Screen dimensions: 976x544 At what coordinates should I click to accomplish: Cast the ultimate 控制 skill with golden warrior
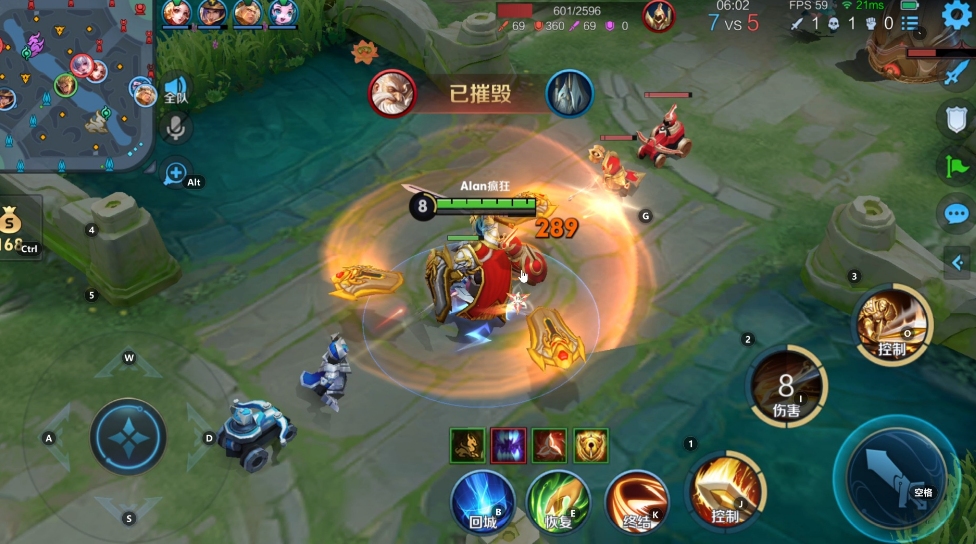click(892, 323)
